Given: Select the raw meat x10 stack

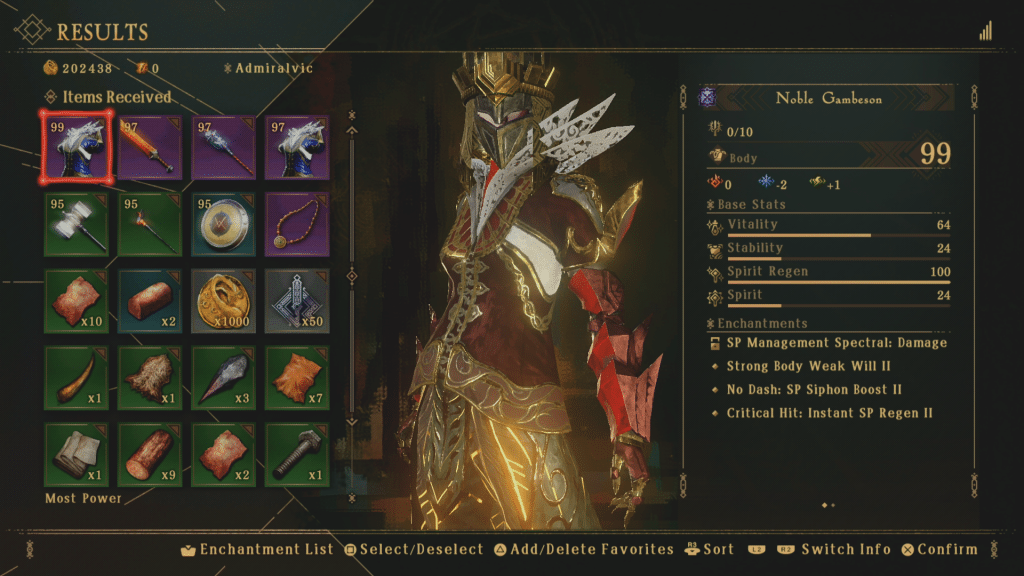Looking at the screenshot, I should [76, 301].
